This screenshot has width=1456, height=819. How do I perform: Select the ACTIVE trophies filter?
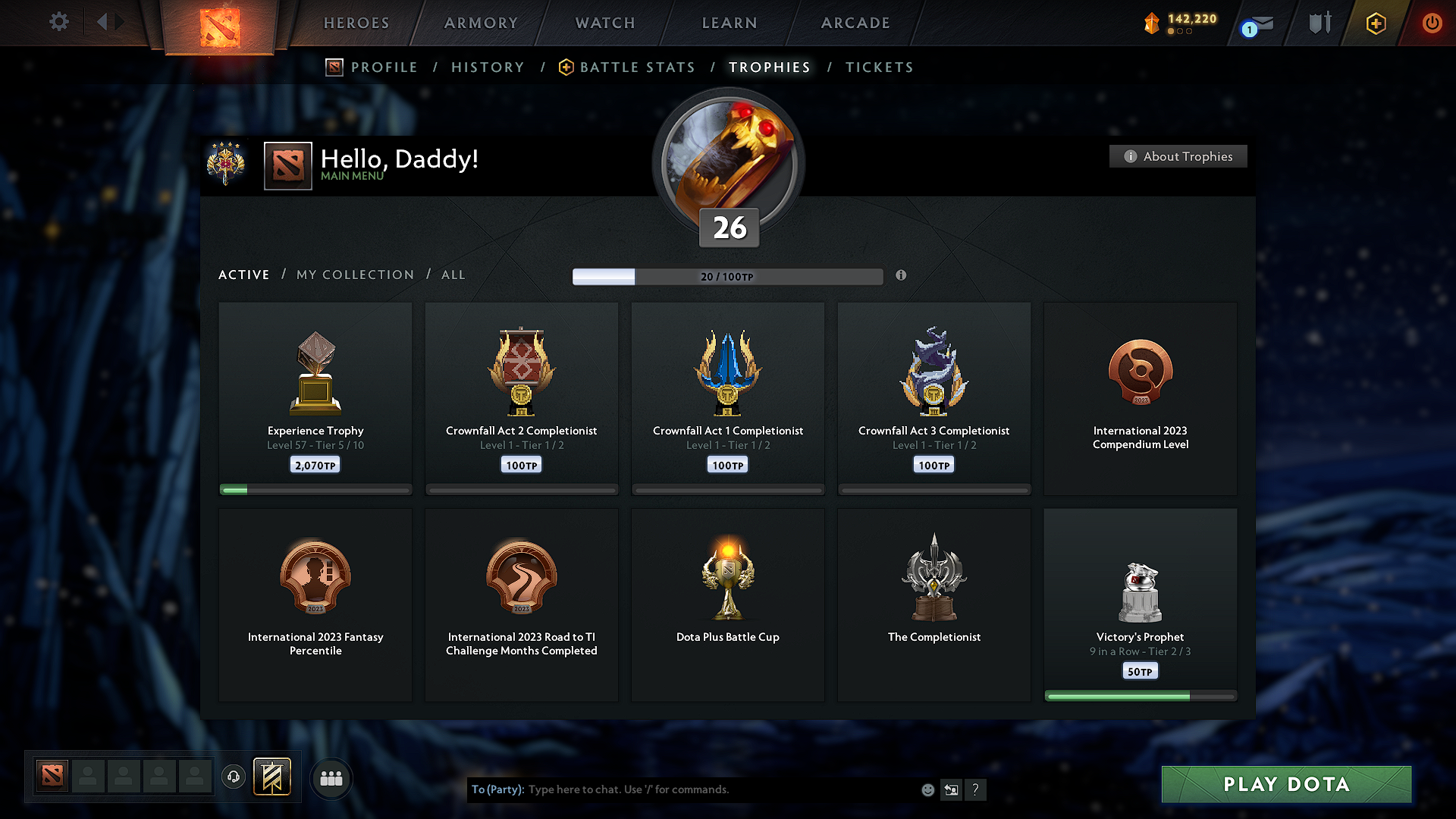(x=243, y=275)
